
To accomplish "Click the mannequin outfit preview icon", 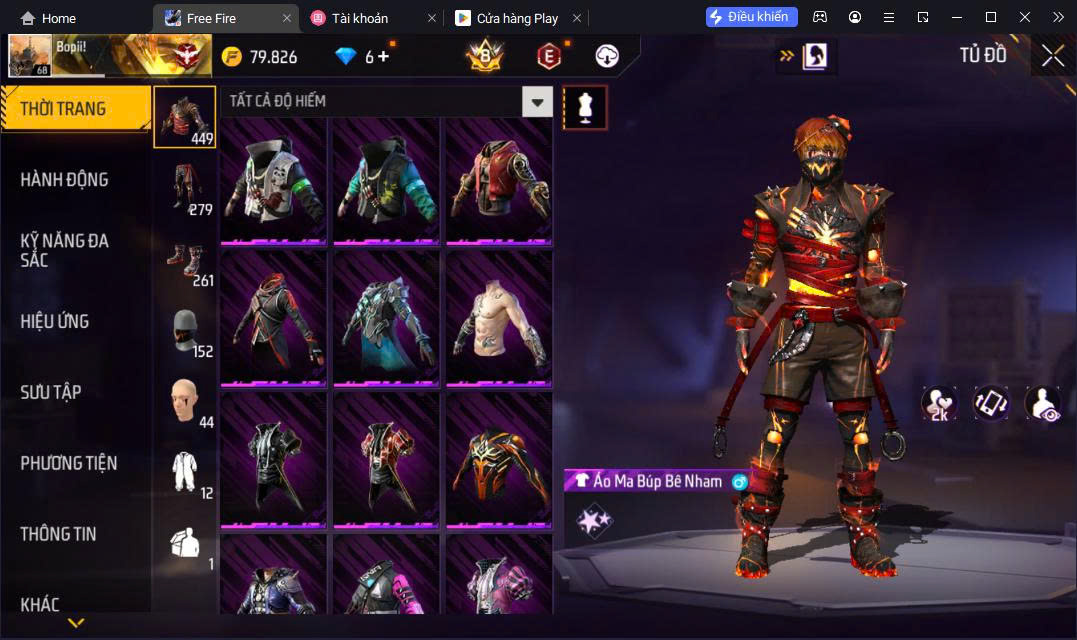I will point(585,107).
